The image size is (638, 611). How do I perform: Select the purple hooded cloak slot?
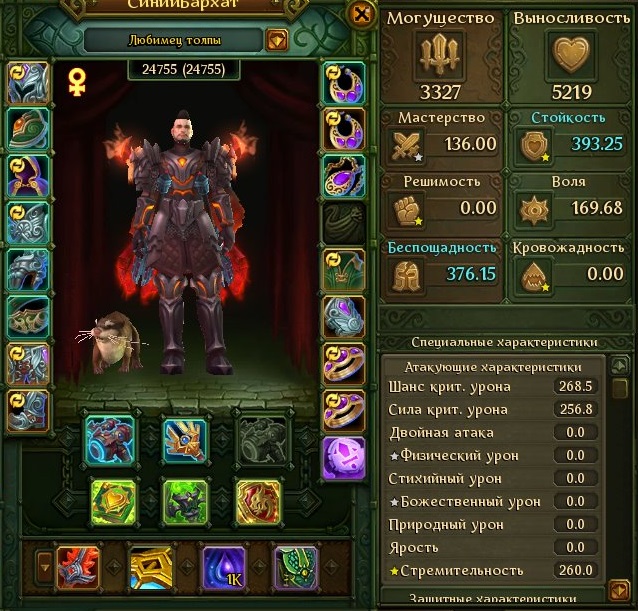(x=28, y=174)
